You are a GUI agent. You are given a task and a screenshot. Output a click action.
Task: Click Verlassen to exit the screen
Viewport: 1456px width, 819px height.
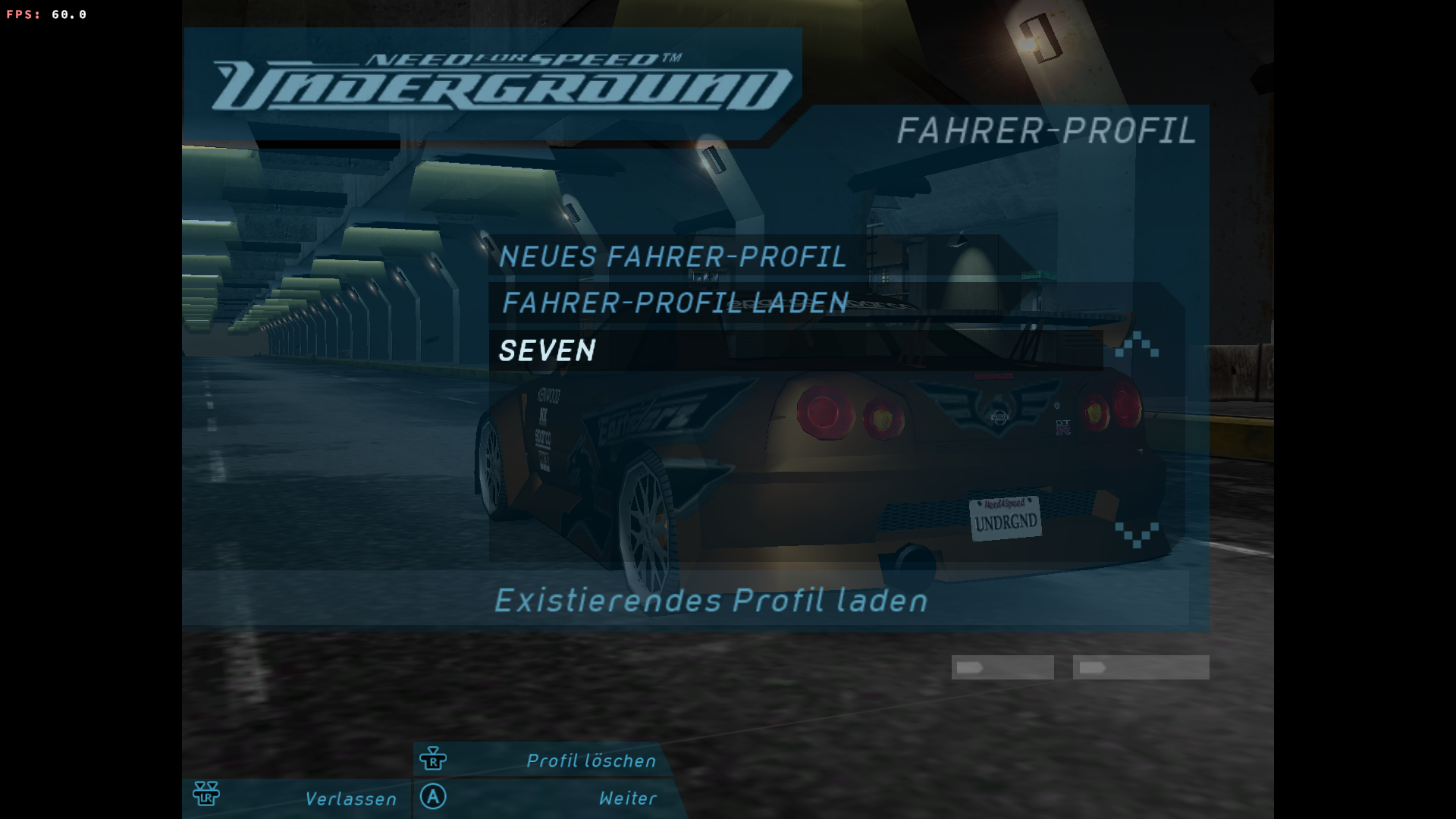point(350,799)
